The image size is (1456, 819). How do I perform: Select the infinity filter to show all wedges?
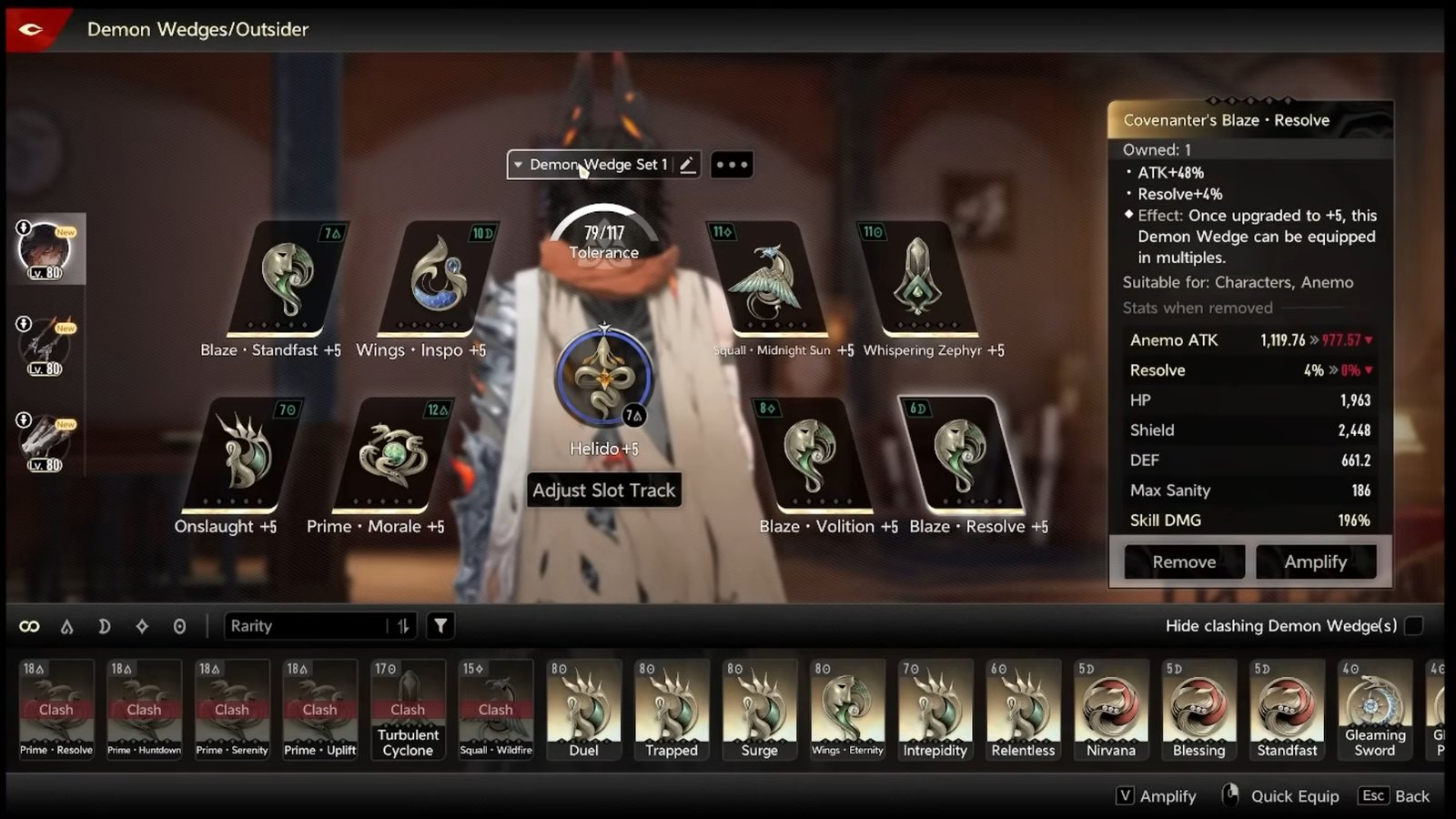30,625
